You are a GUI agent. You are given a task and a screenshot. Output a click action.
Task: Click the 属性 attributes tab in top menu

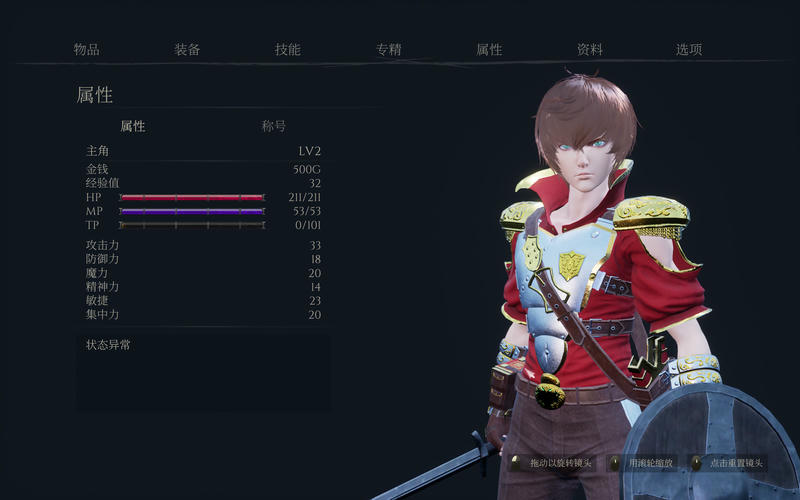489,49
